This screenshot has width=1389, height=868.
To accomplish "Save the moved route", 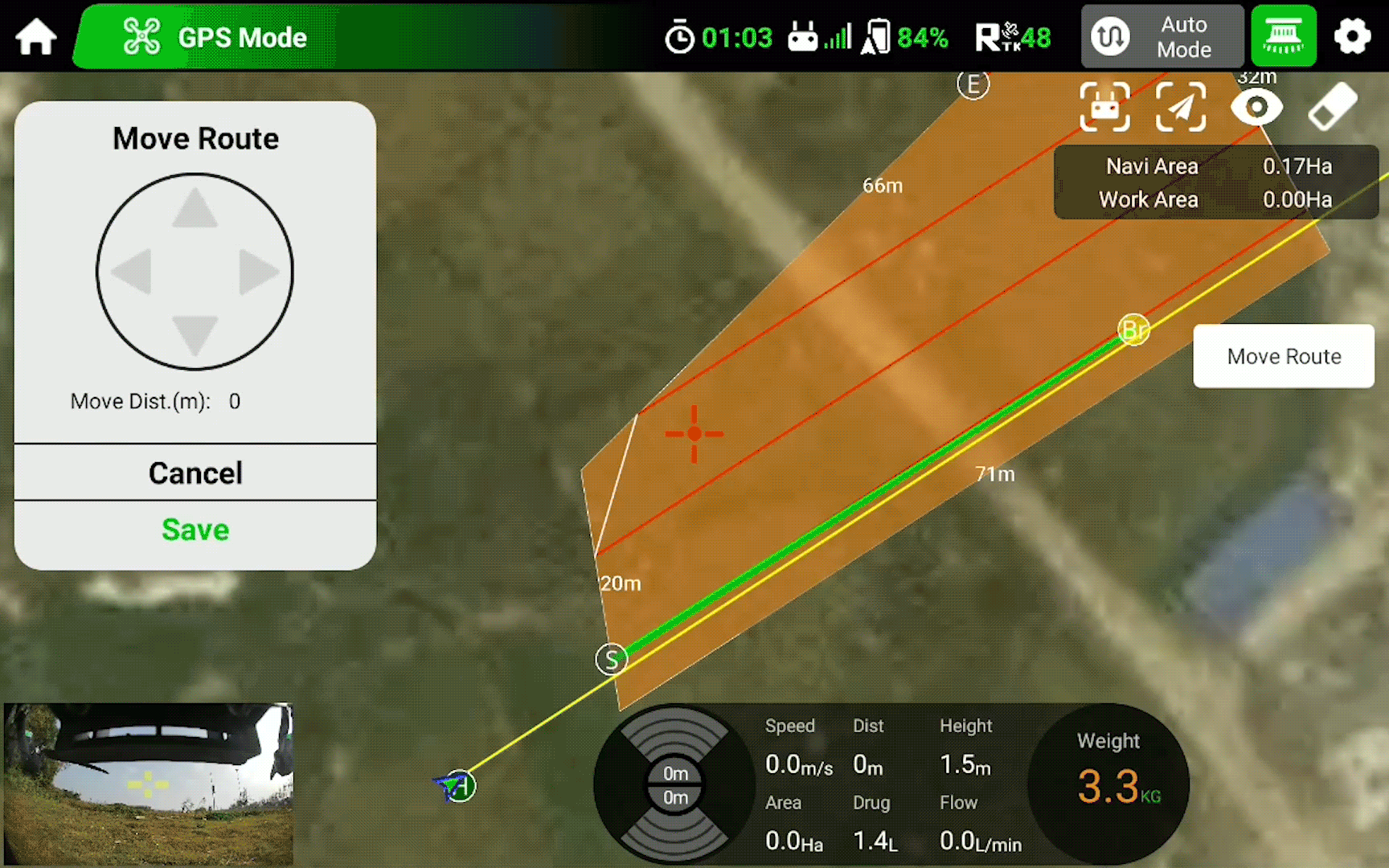I will pos(195,530).
